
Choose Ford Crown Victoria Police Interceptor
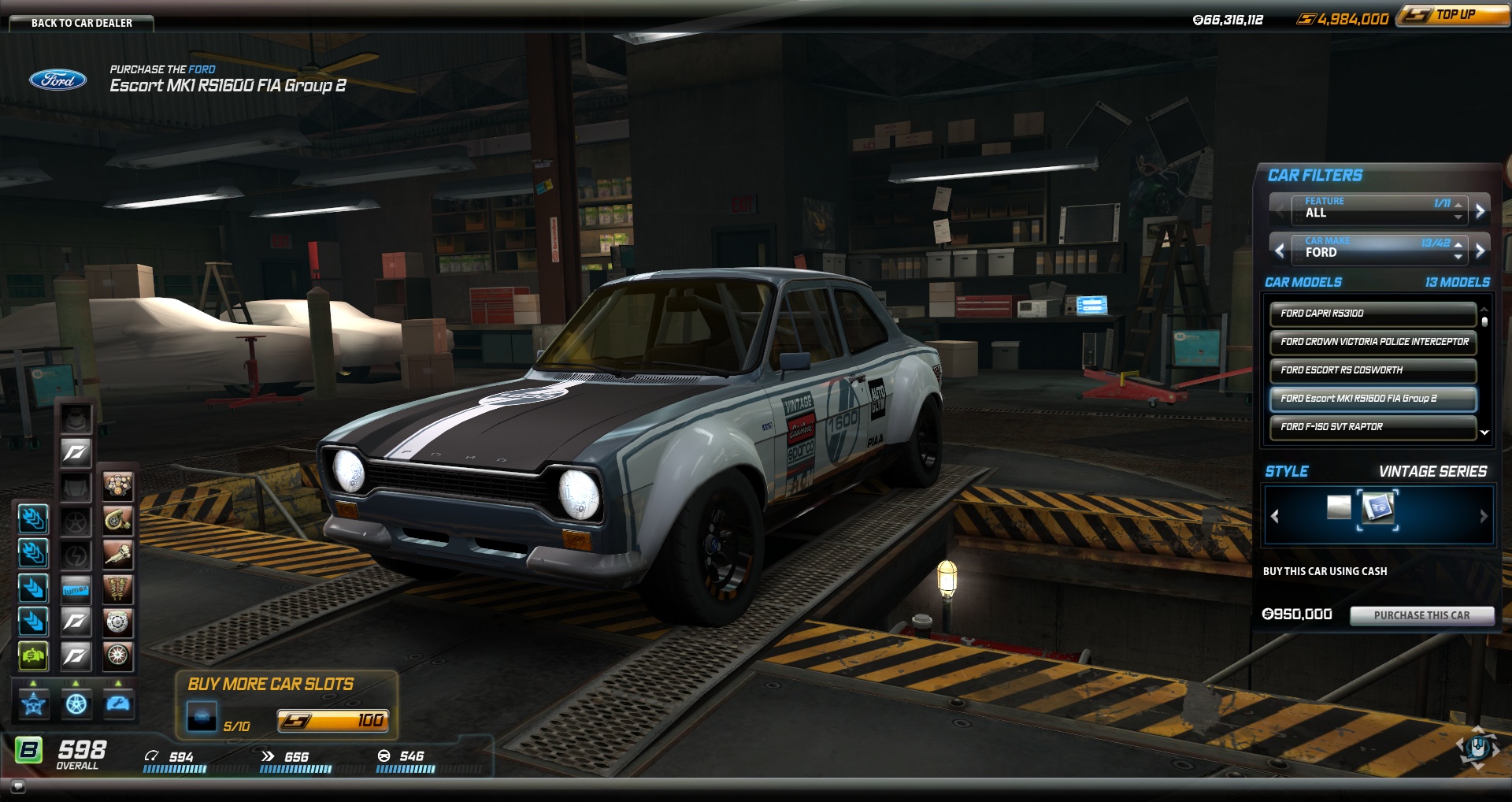coord(1372,342)
